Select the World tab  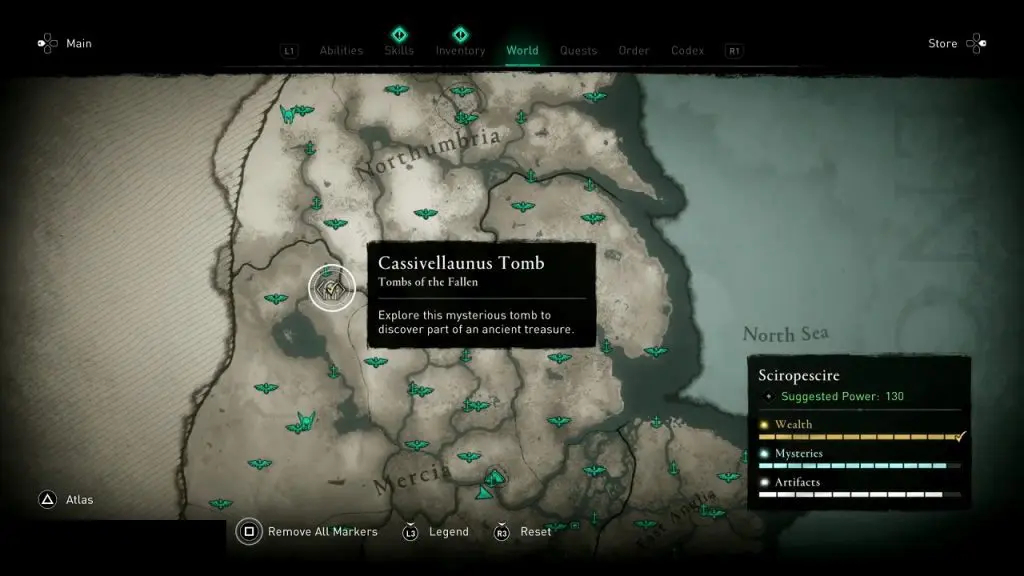[522, 51]
